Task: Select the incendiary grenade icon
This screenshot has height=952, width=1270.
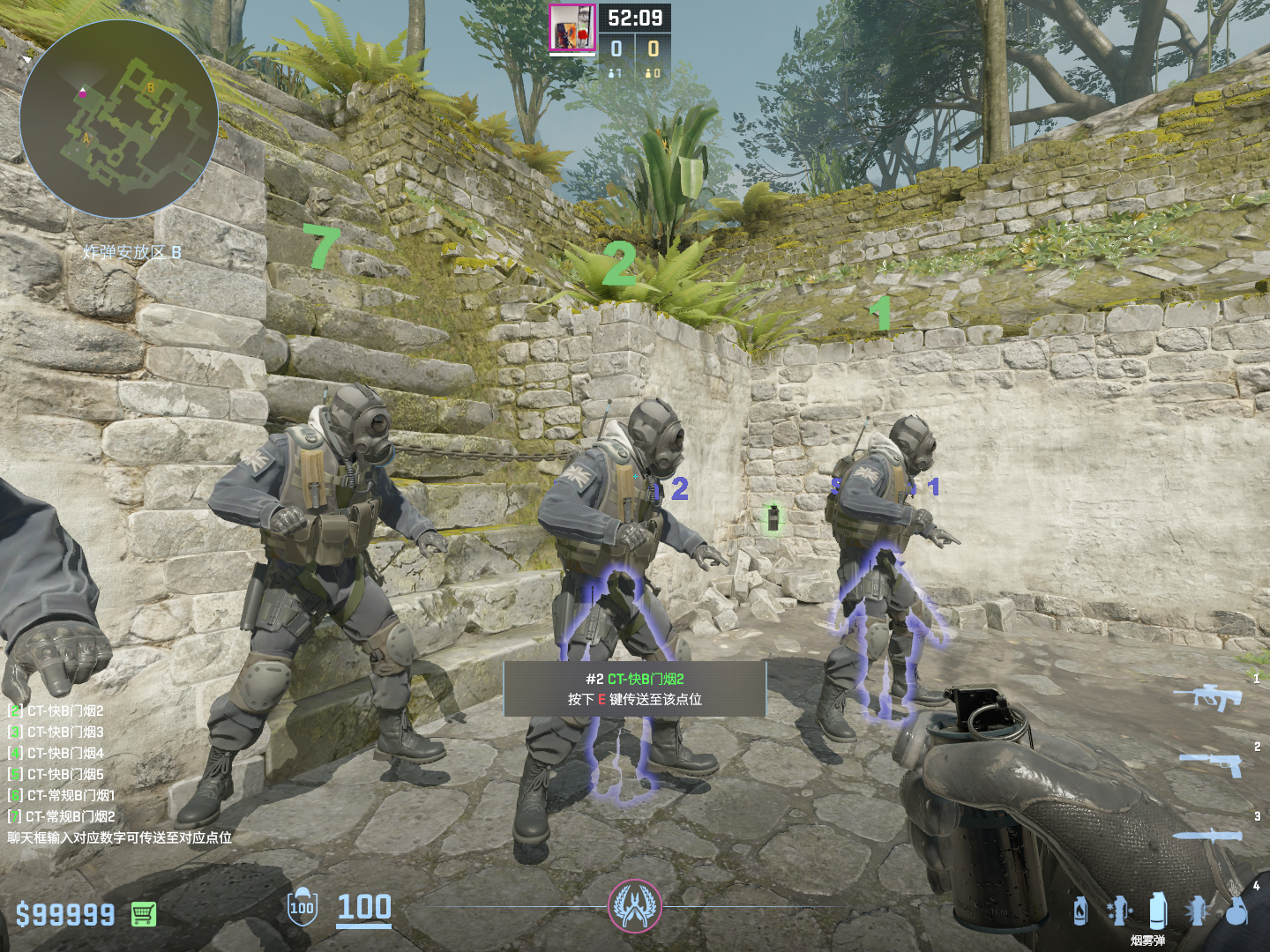Action: 1080,911
